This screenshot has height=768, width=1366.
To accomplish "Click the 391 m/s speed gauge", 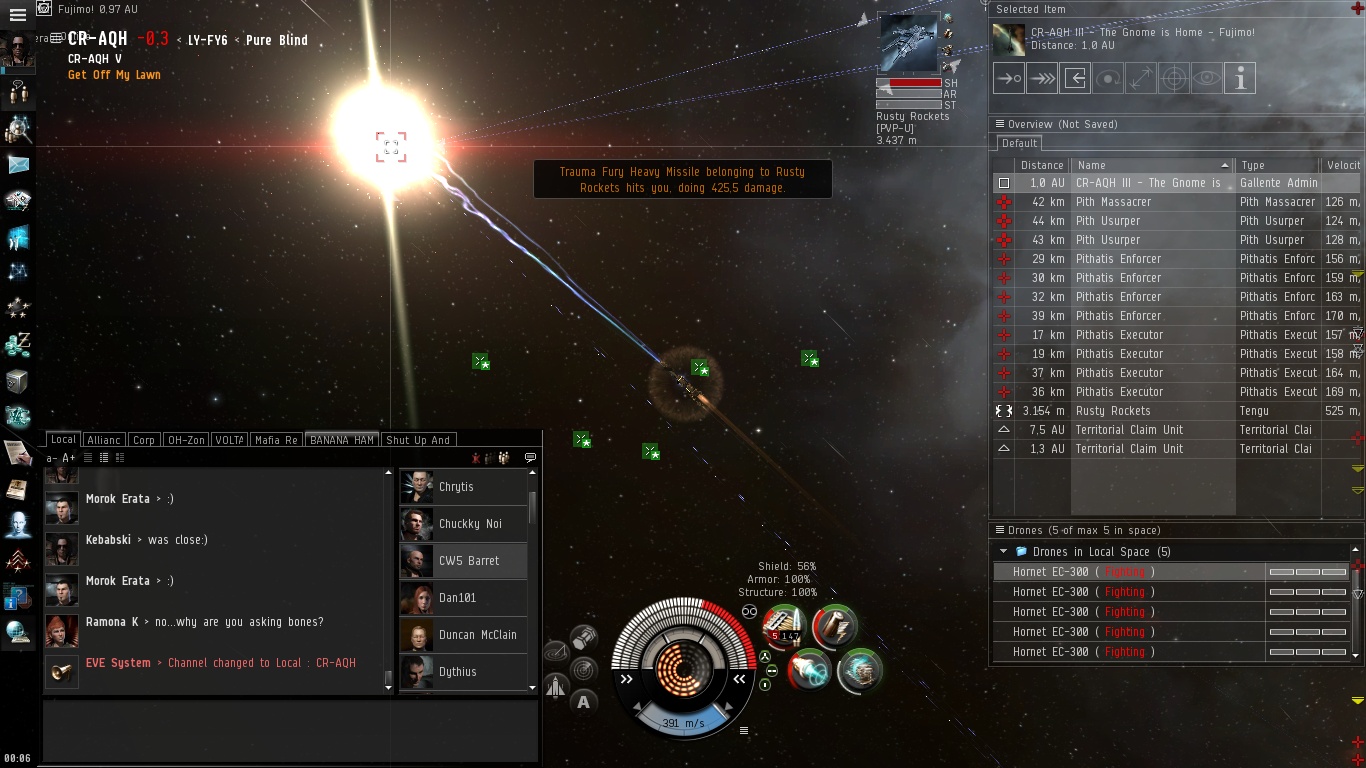I will [x=684, y=722].
